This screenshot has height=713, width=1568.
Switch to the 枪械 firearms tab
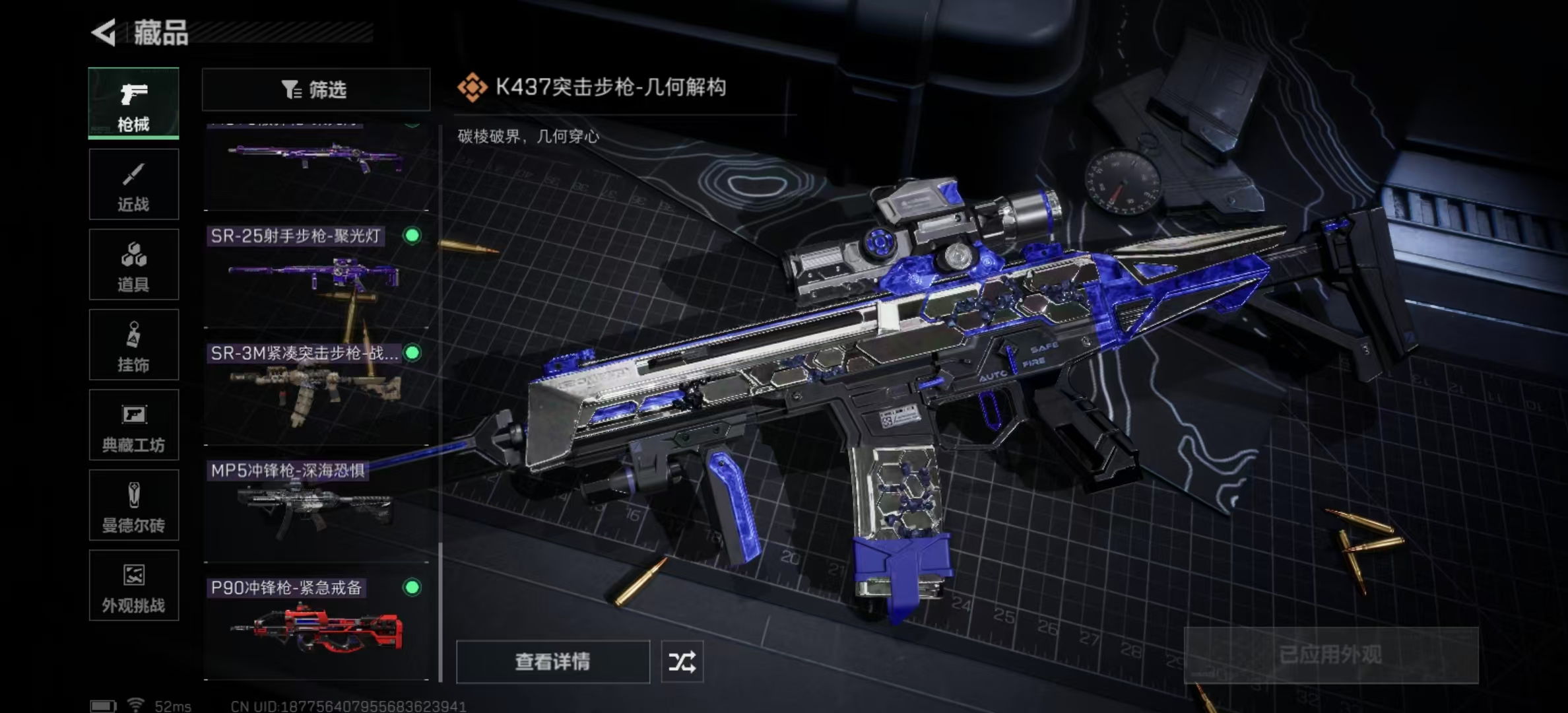point(133,104)
